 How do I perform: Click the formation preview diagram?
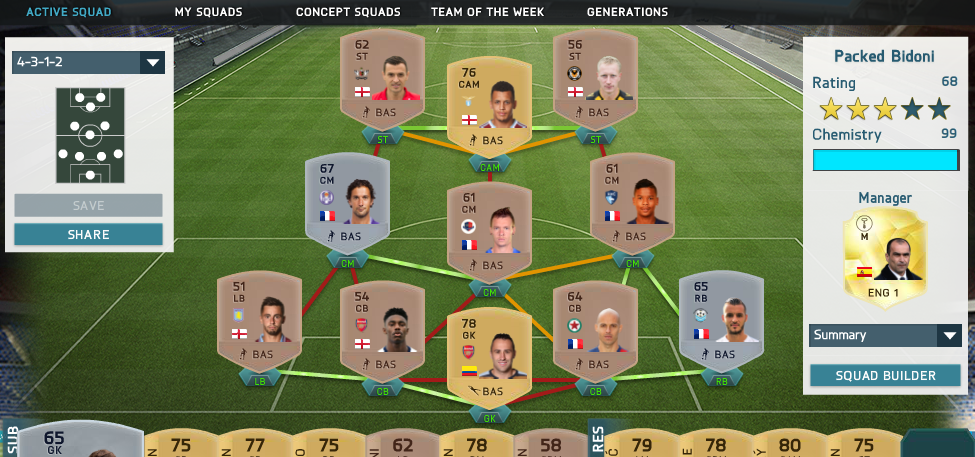[90, 137]
